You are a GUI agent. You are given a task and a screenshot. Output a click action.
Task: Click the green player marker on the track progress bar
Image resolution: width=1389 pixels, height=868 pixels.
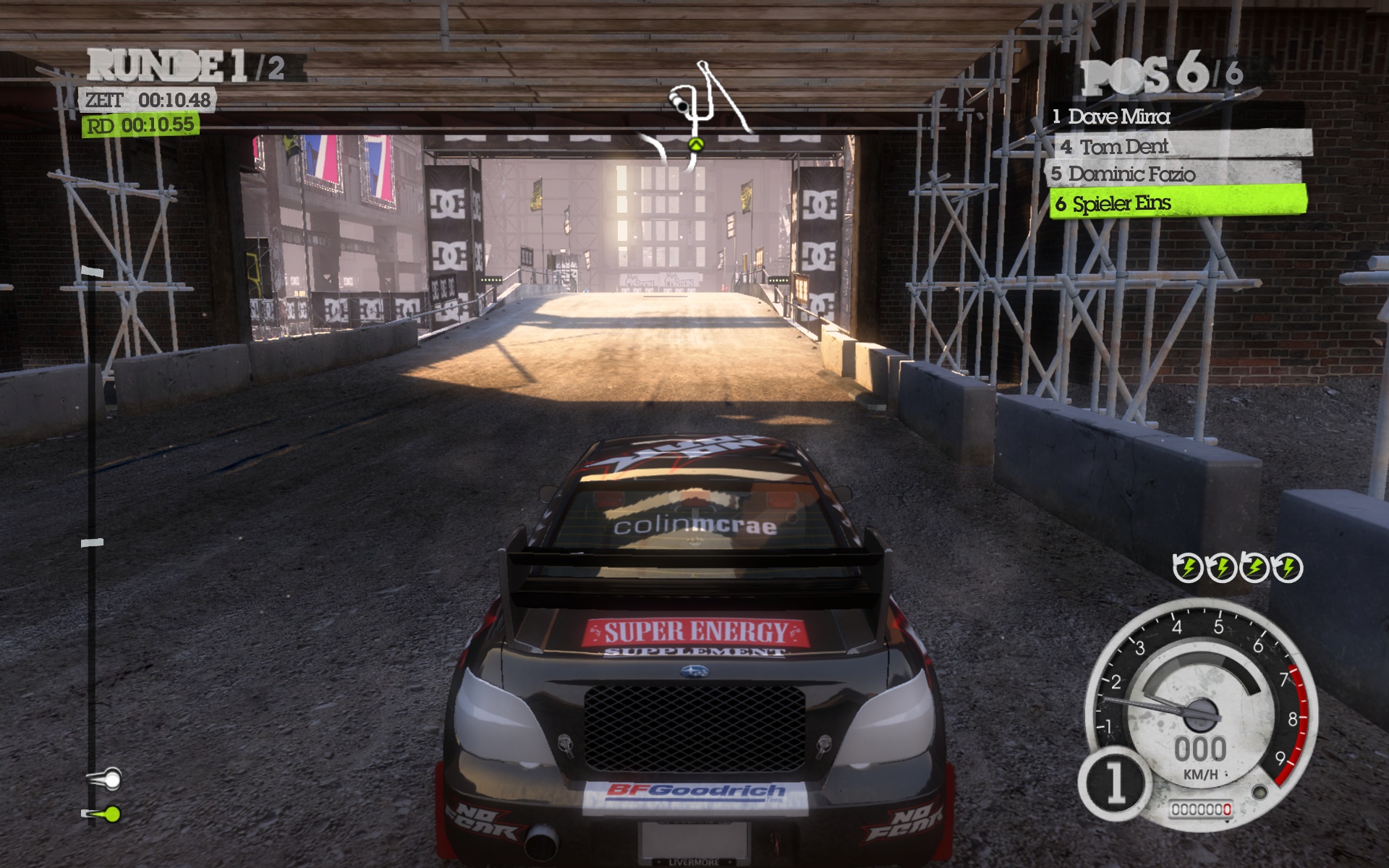pos(111,814)
